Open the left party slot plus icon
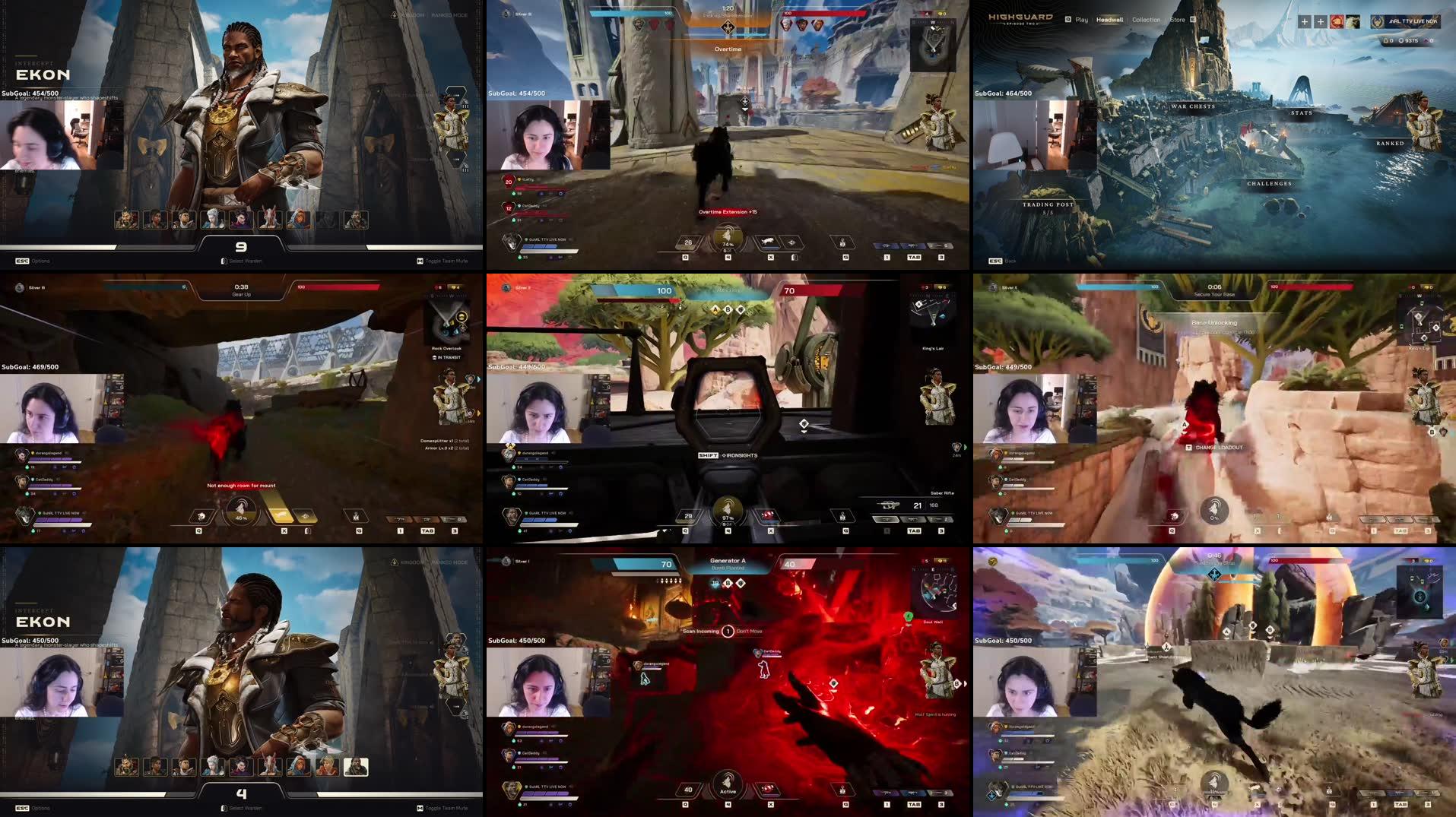The height and width of the screenshot is (817, 1456). (x=1304, y=21)
